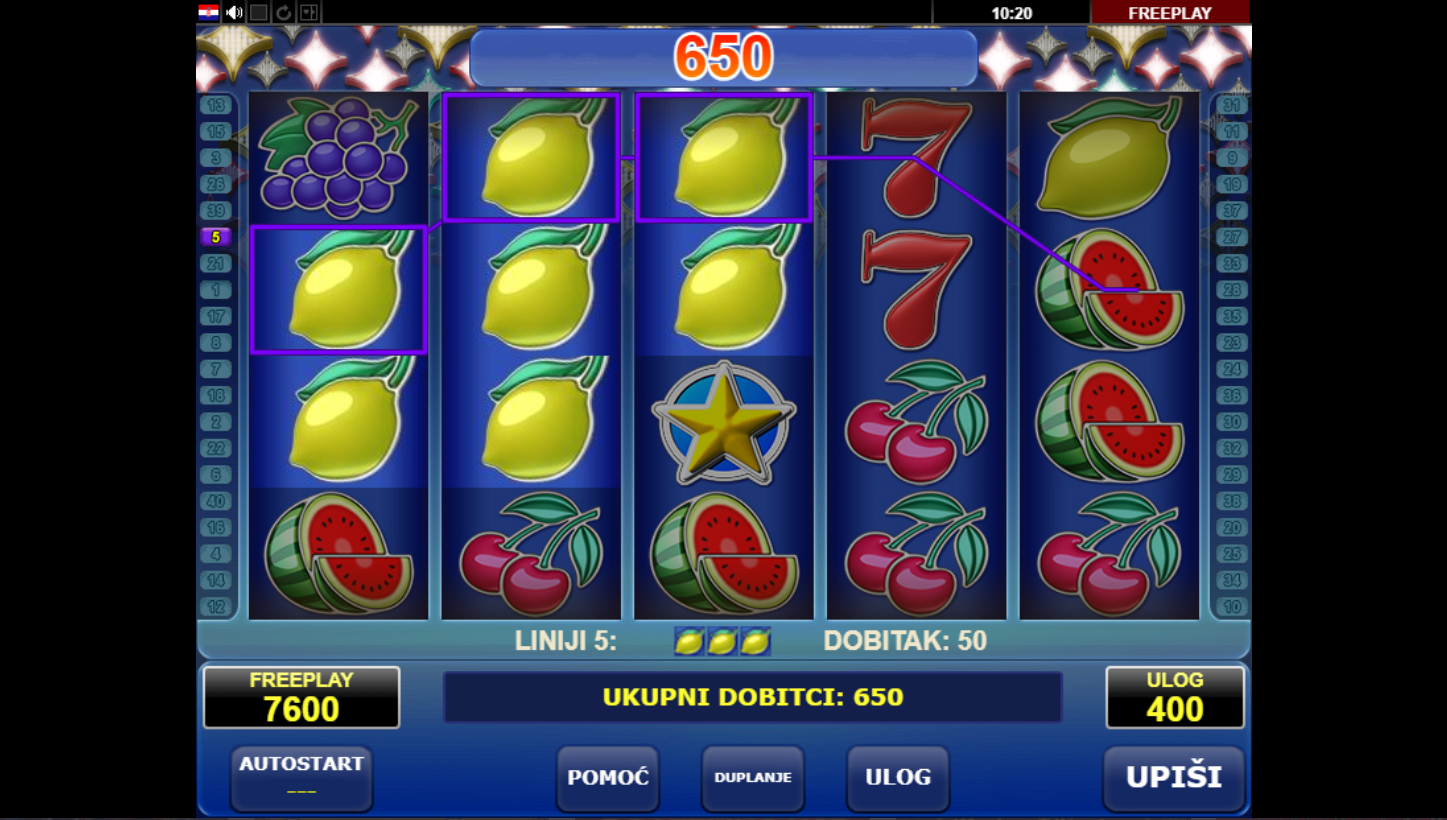
Task: Select payline 12 marker
Action: pos(216,606)
